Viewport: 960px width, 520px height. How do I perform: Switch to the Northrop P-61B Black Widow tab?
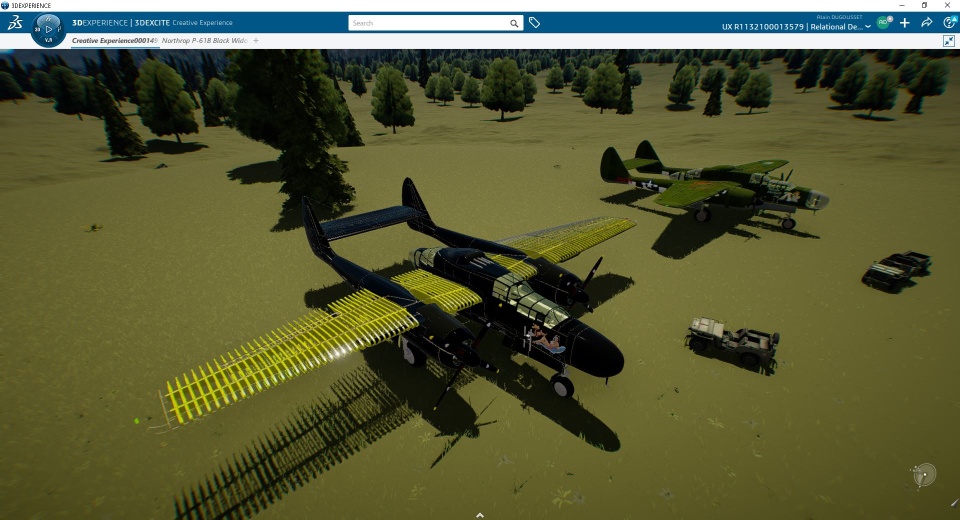[x=204, y=41]
